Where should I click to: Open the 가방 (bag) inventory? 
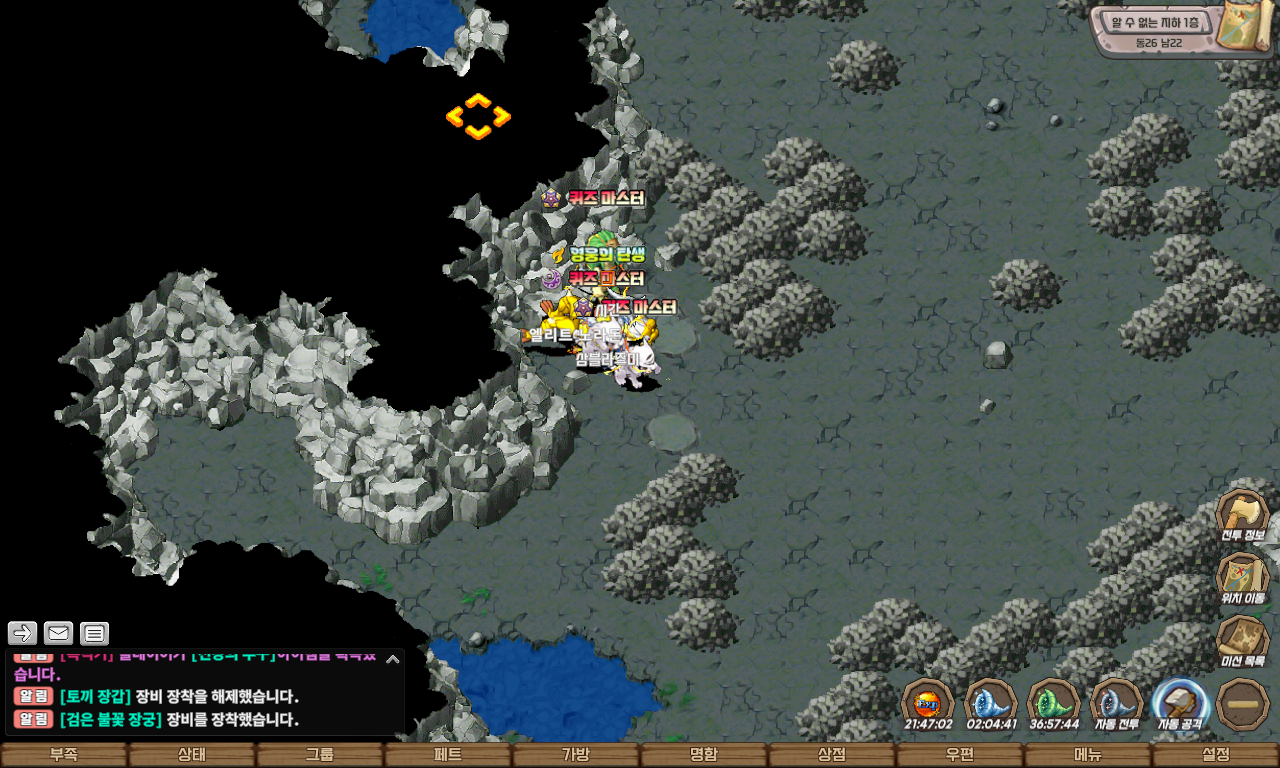click(x=576, y=755)
